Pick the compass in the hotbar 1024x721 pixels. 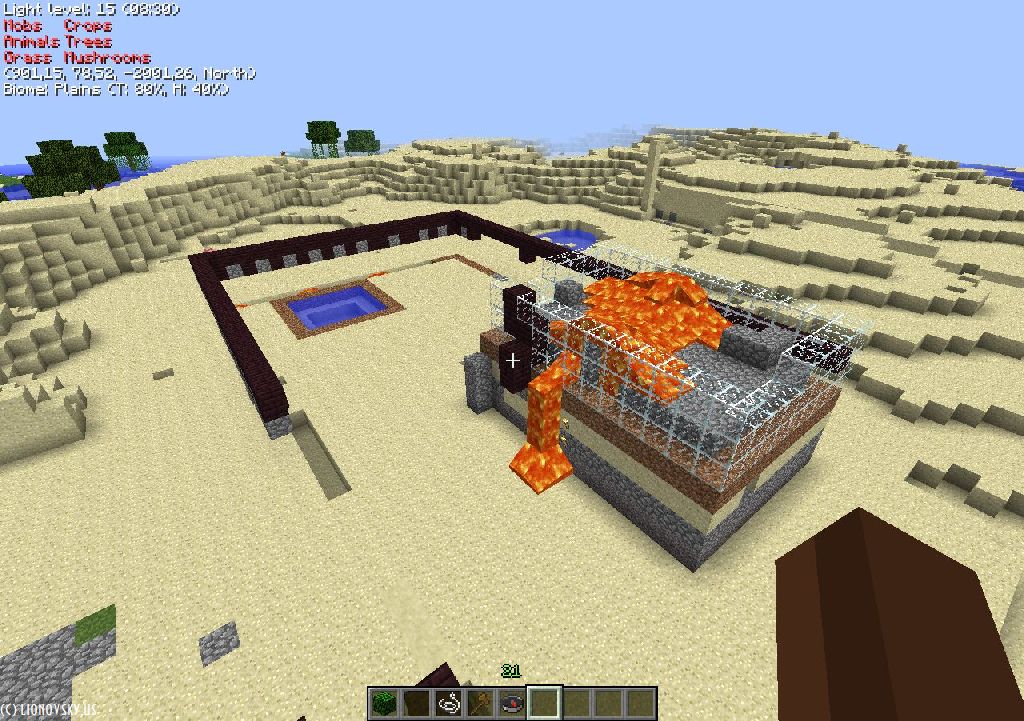pos(512,703)
